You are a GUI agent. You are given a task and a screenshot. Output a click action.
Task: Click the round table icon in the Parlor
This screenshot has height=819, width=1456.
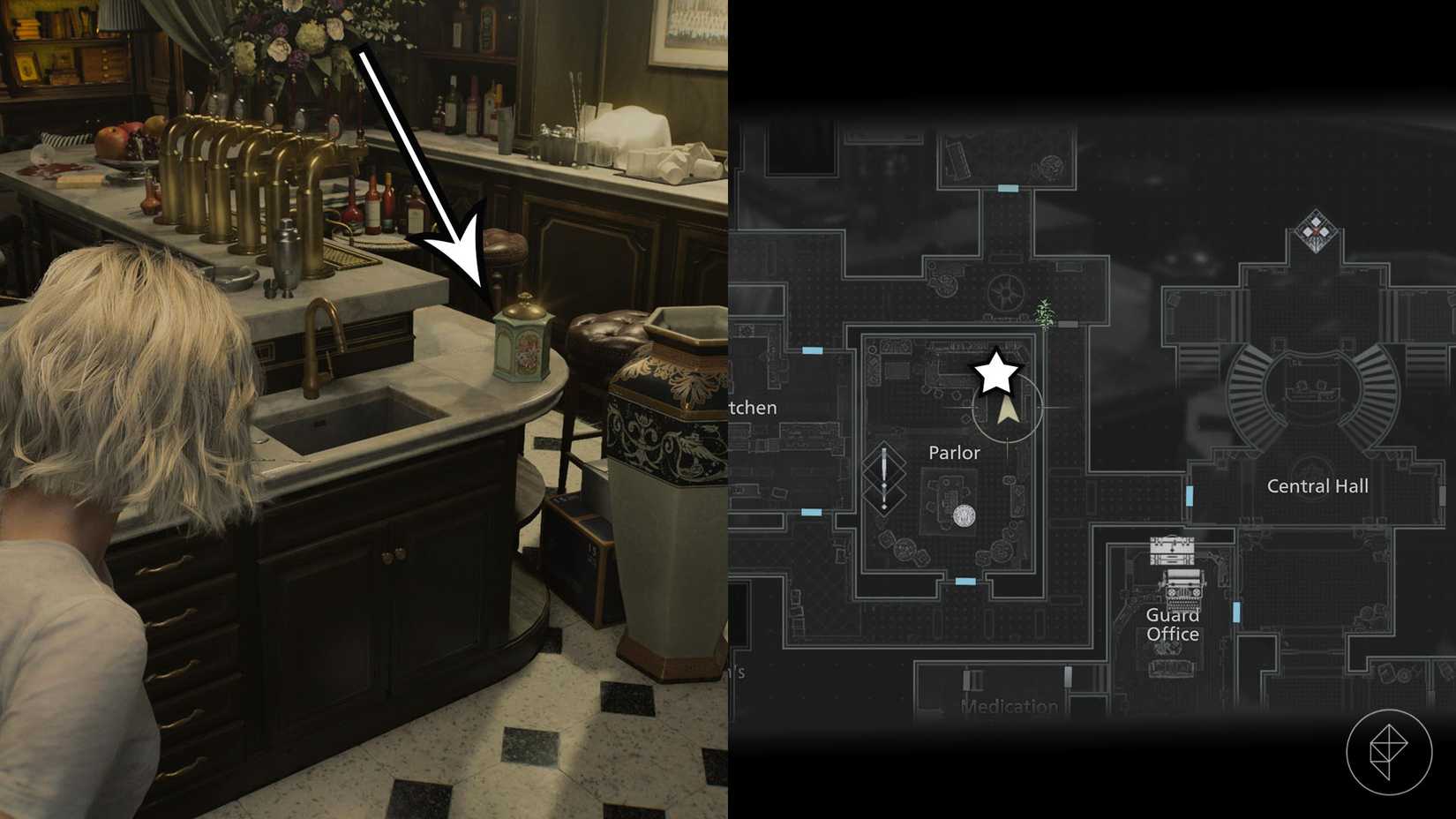click(x=964, y=515)
